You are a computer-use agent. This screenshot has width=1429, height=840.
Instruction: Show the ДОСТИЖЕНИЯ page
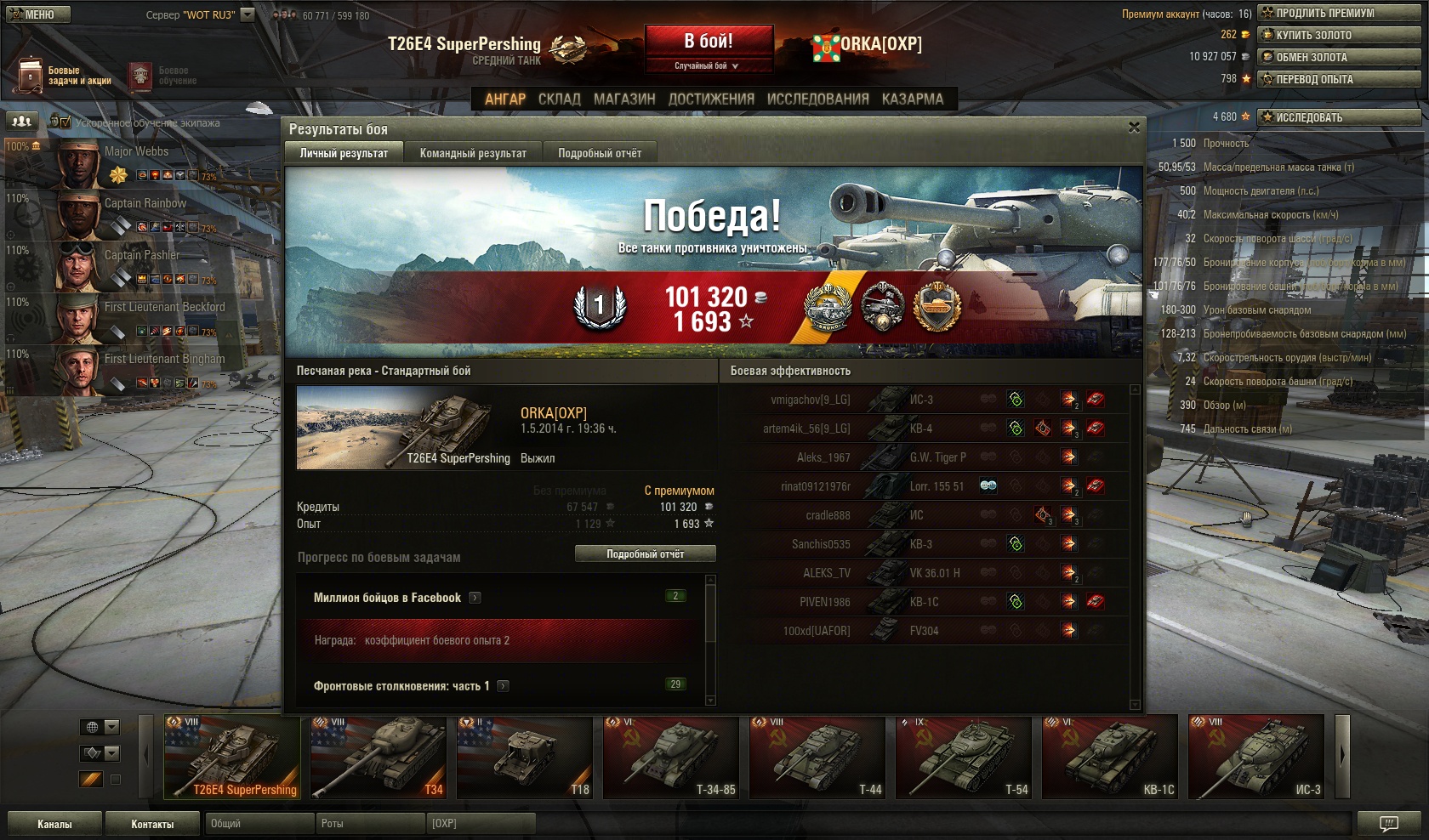click(x=711, y=99)
